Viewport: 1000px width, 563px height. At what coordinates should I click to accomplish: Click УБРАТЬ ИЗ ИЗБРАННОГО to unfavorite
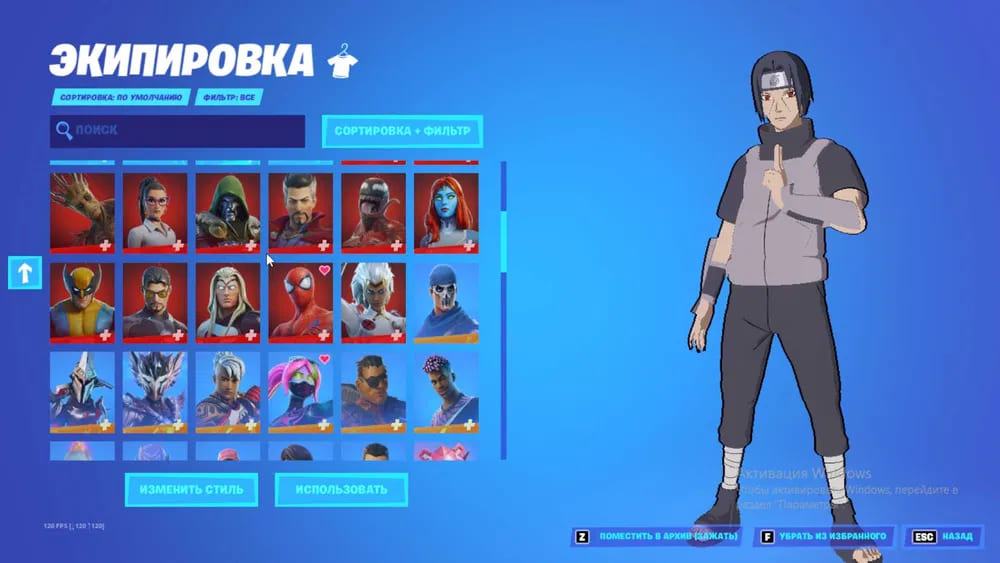825,537
